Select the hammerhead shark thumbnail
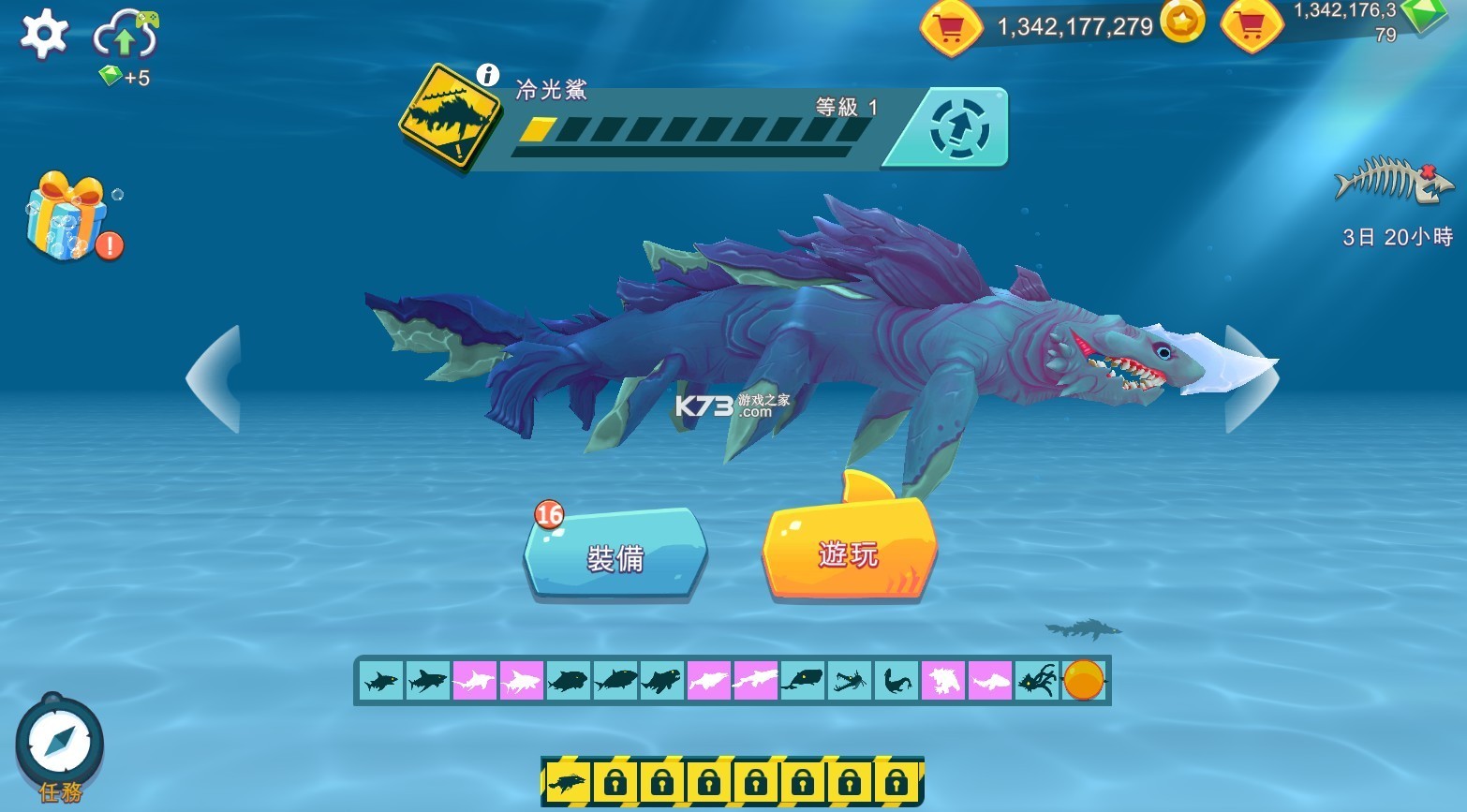 point(473,681)
